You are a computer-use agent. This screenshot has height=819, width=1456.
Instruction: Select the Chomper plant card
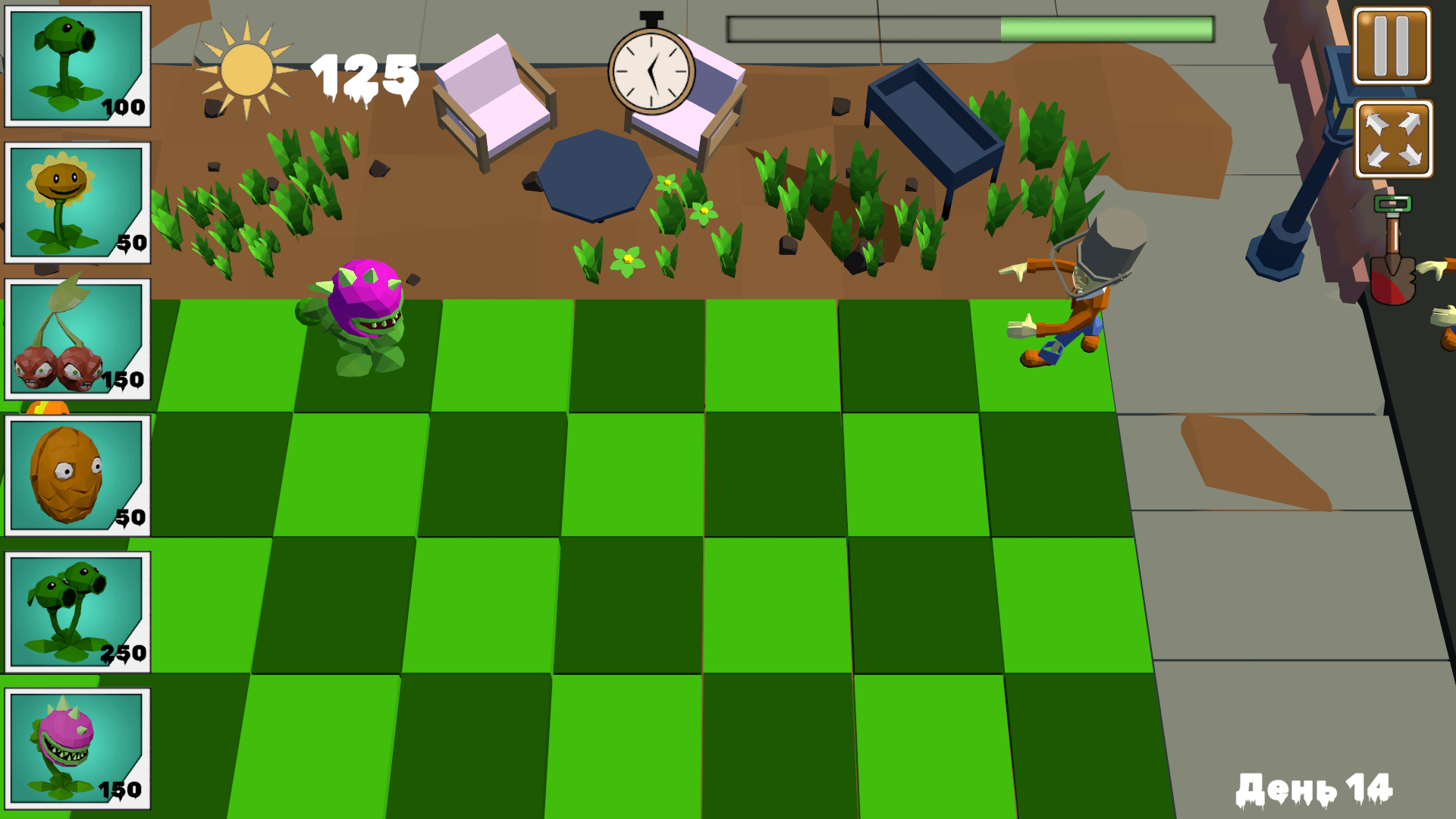click(x=76, y=747)
